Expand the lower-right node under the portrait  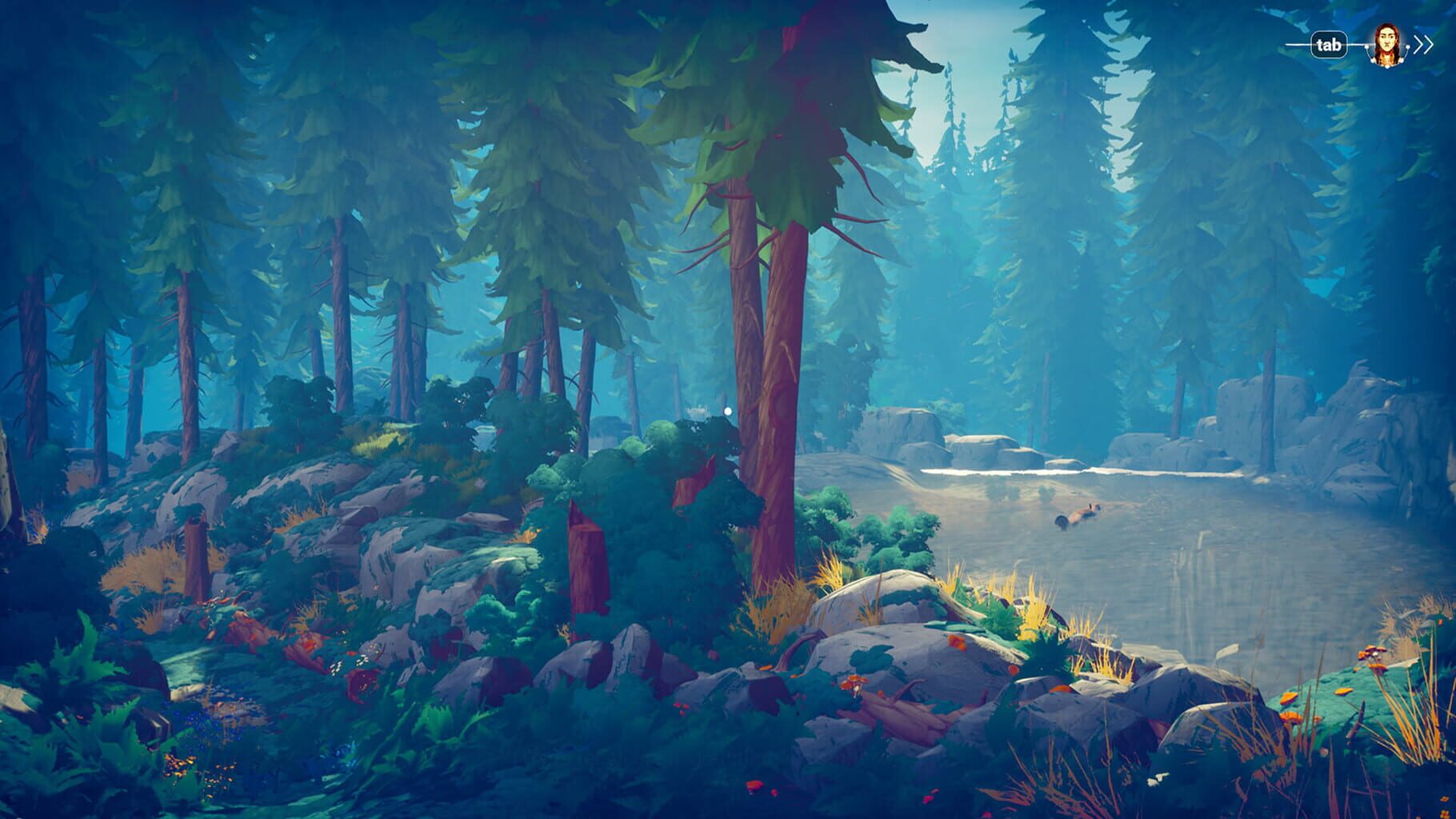point(1402,61)
